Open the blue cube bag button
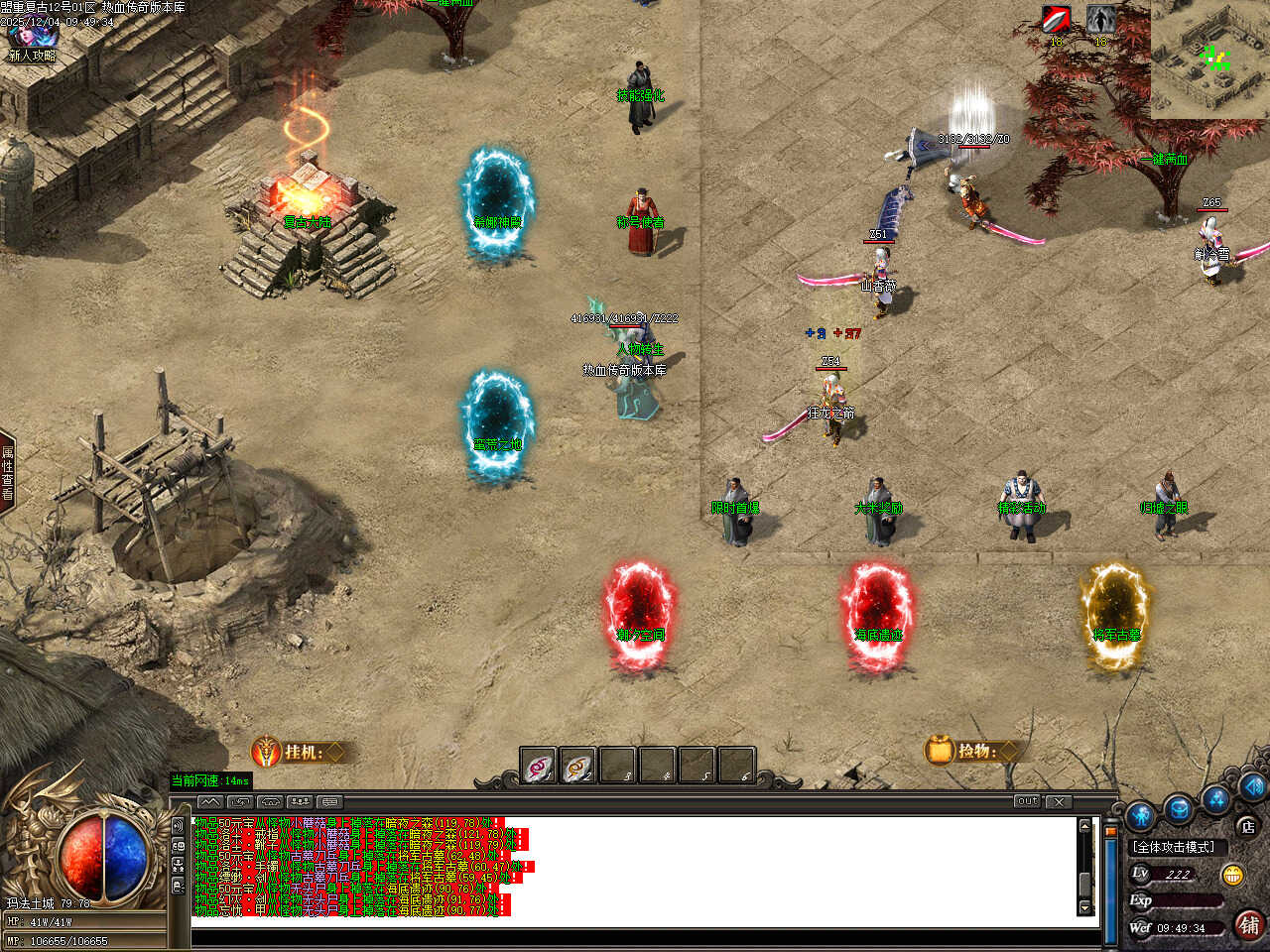Image resolution: width=1270 pixels, height=952 pixels. tap(1179, 807)
